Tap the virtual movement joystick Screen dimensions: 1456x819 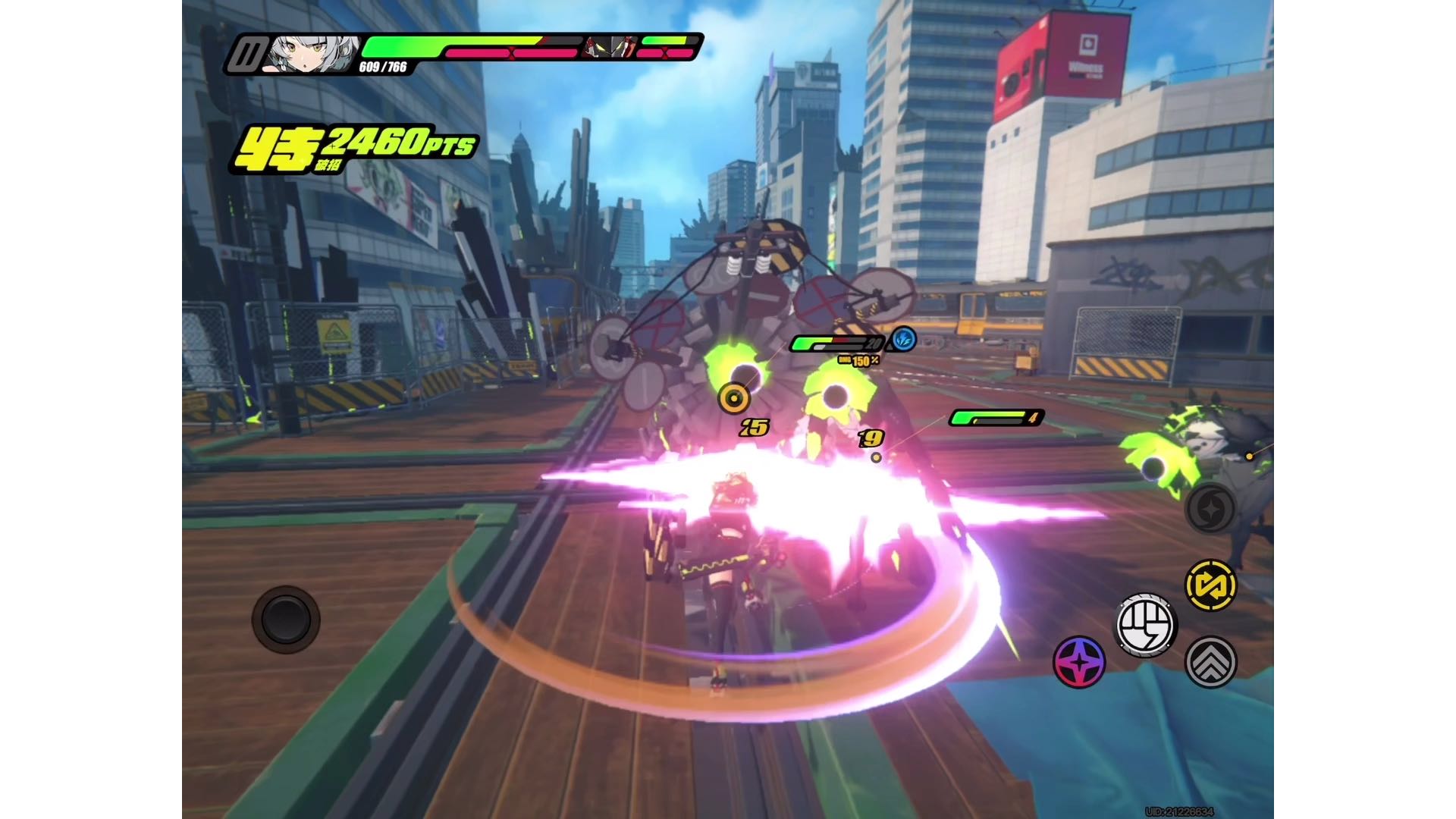tap(286, 620)
